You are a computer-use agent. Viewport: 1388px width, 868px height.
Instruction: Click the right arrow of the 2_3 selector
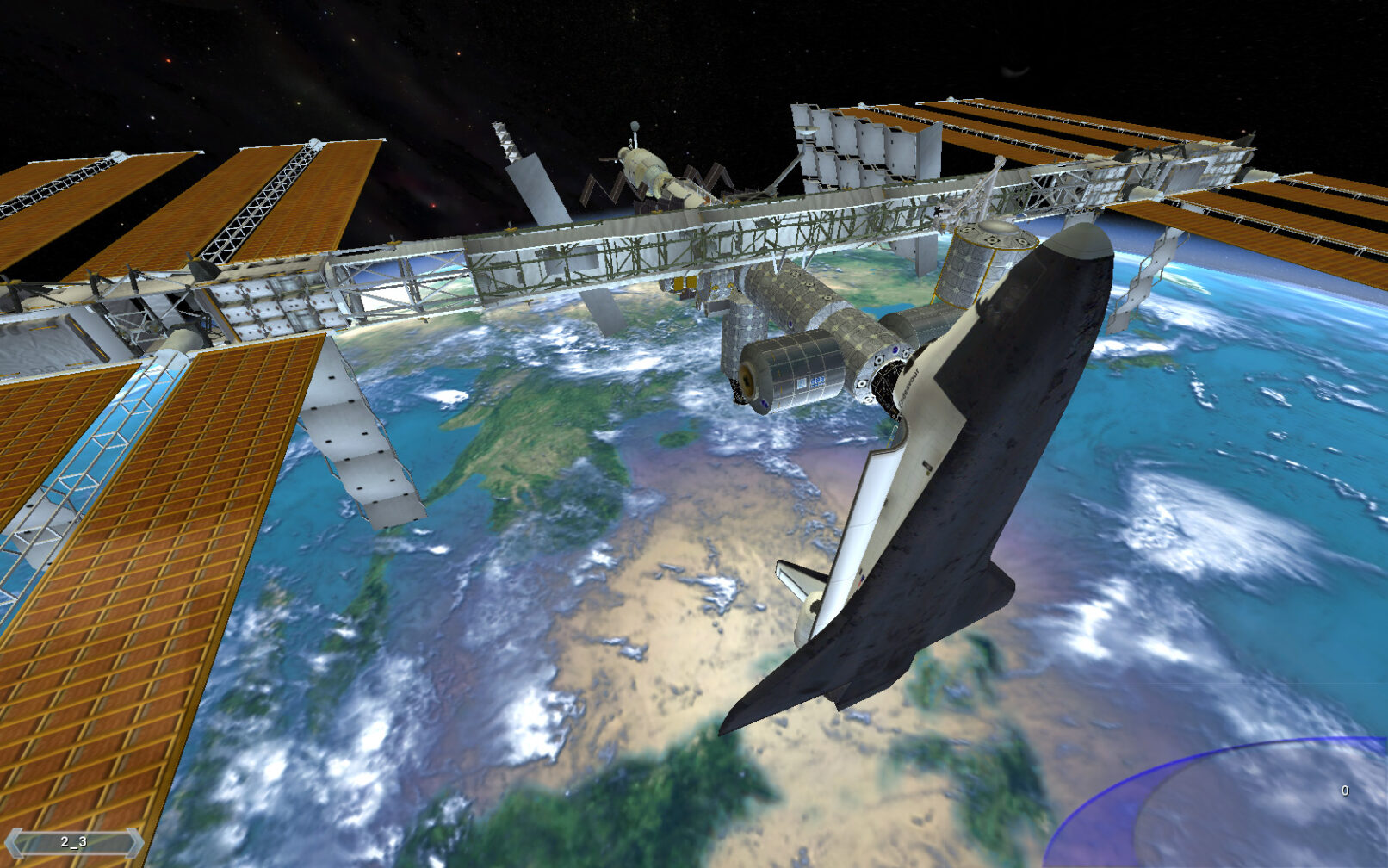click(134, 842)
